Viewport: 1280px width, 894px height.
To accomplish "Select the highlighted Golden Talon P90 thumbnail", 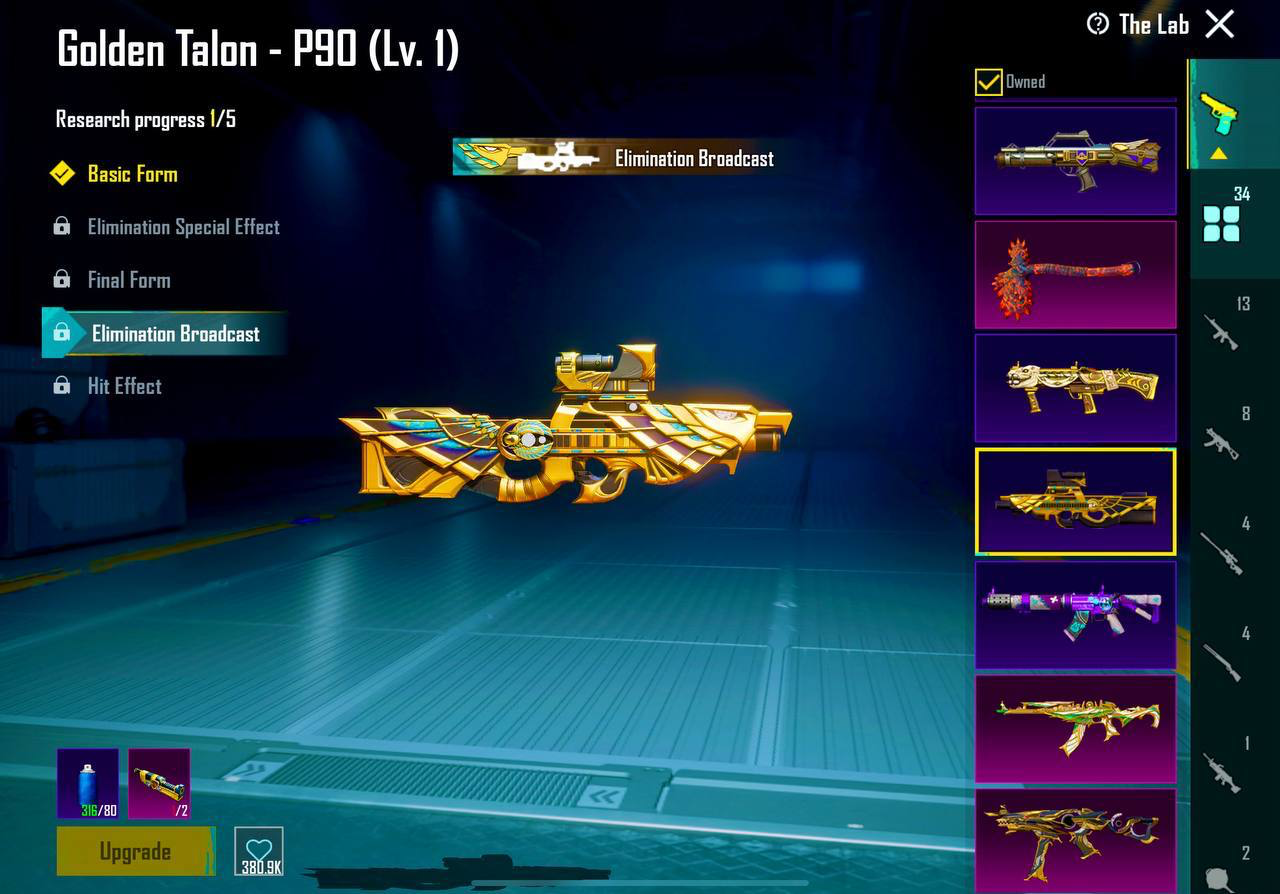I will click(1074, 501).
